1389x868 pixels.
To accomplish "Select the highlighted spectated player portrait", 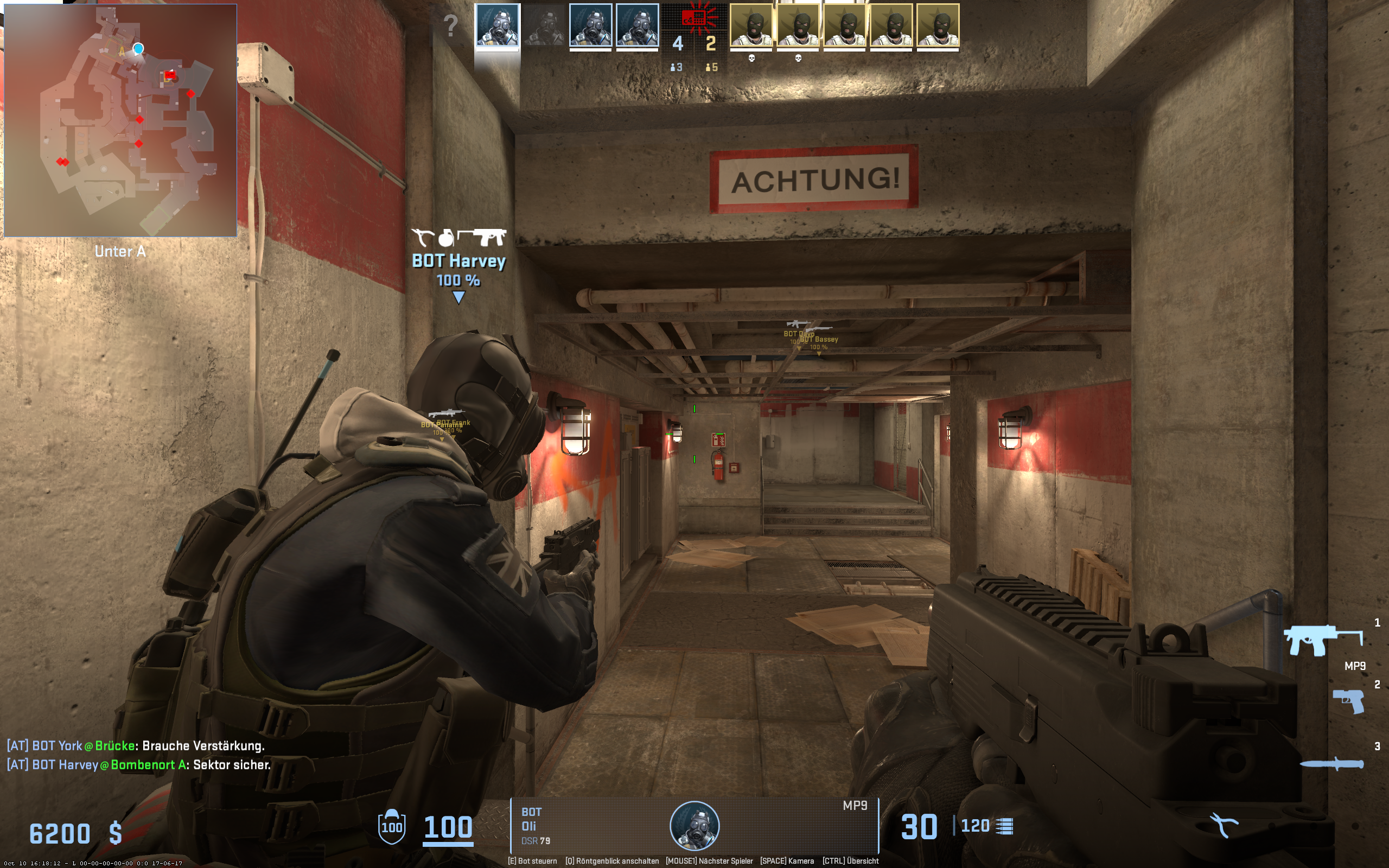I will coord(497,26).
